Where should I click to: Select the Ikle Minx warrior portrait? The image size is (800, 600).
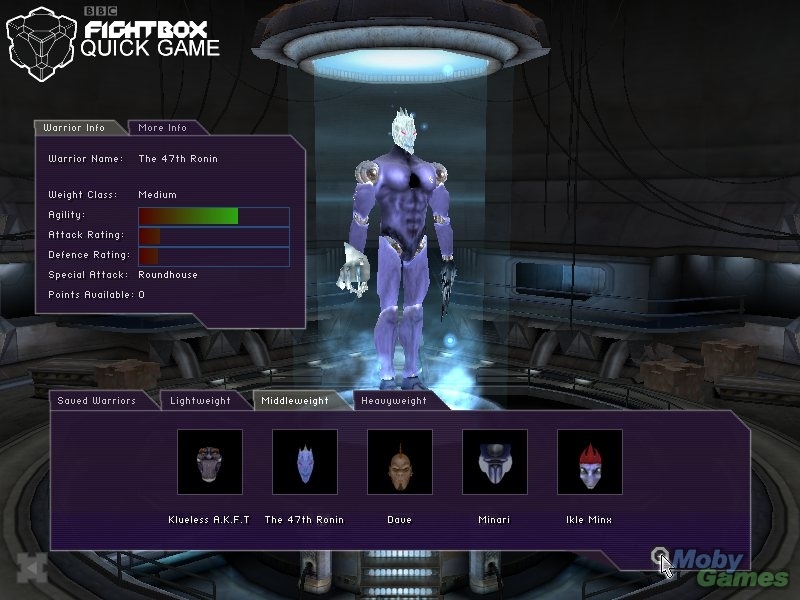pyautogui.click(x=590, y=462)
